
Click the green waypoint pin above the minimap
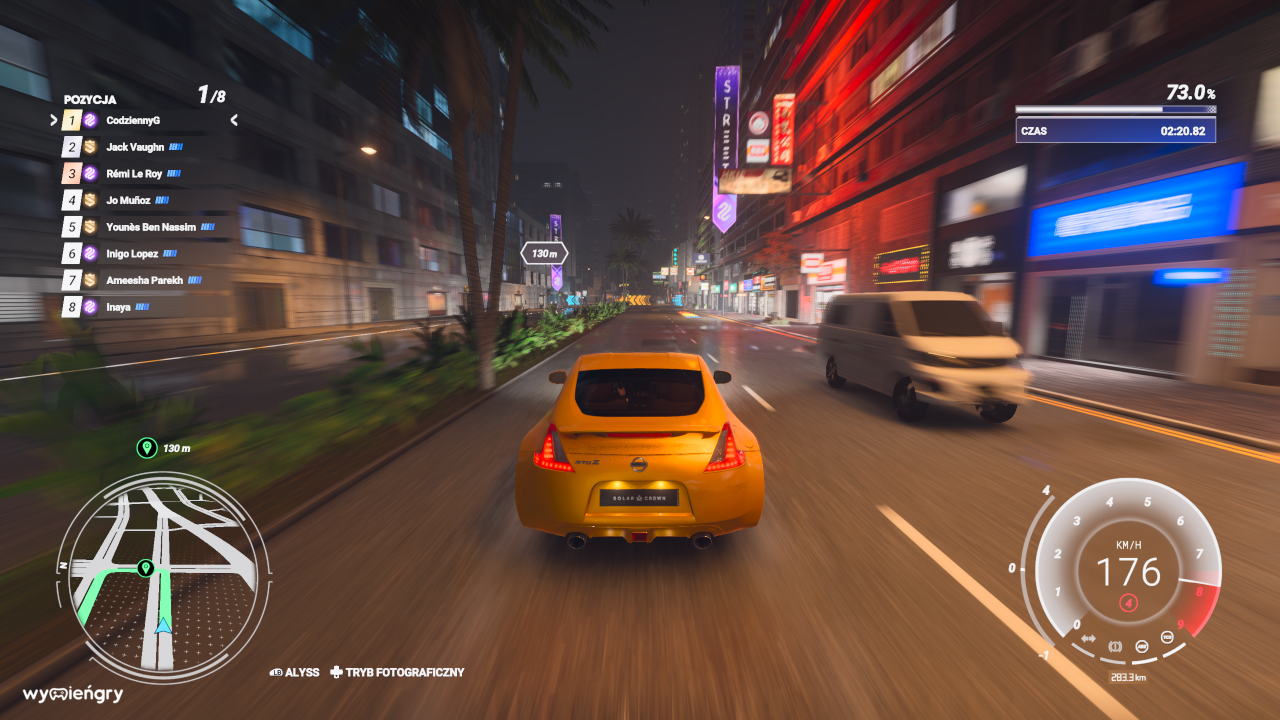pos(146,448)
